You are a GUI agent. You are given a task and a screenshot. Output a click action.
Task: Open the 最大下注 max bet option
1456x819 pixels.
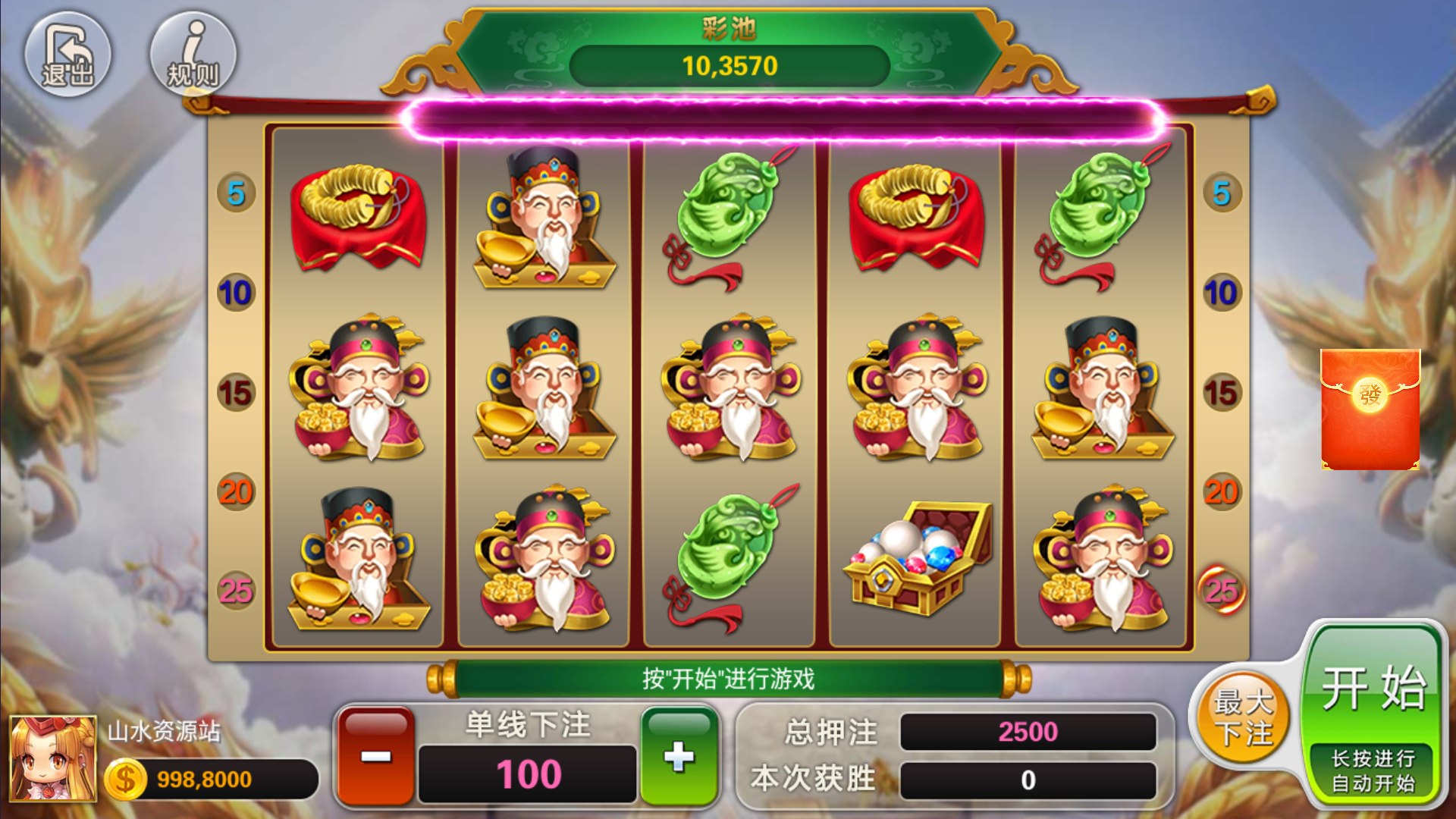click(1242, 719)
